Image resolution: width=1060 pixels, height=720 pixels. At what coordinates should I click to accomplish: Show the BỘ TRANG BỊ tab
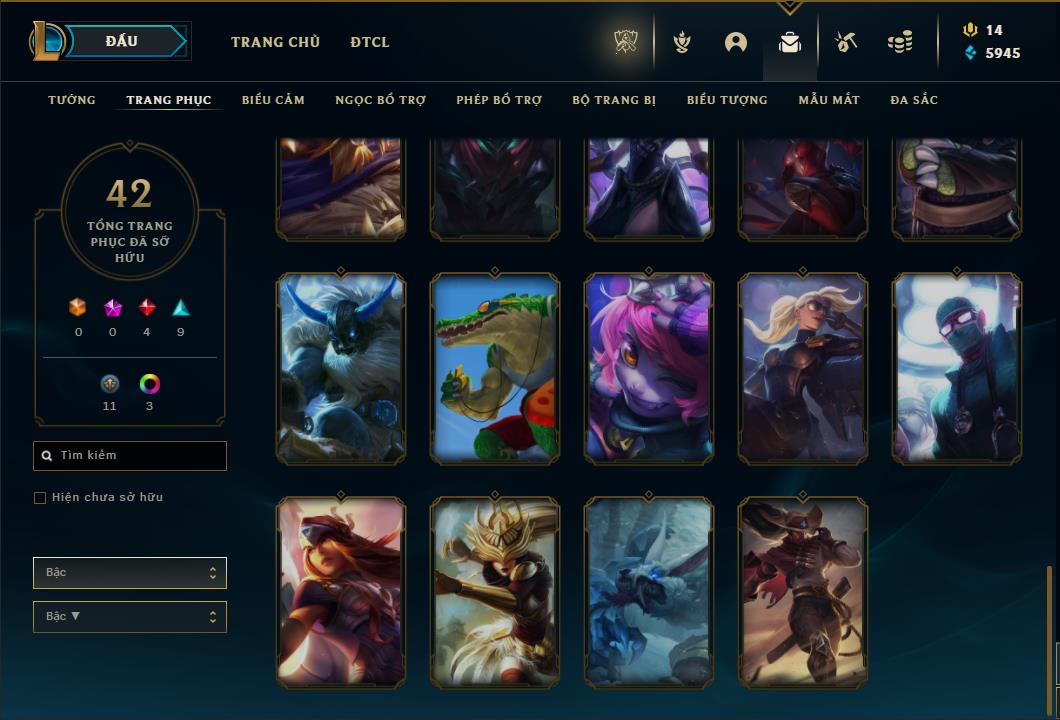pyautogui.click(x=614, y=100)
